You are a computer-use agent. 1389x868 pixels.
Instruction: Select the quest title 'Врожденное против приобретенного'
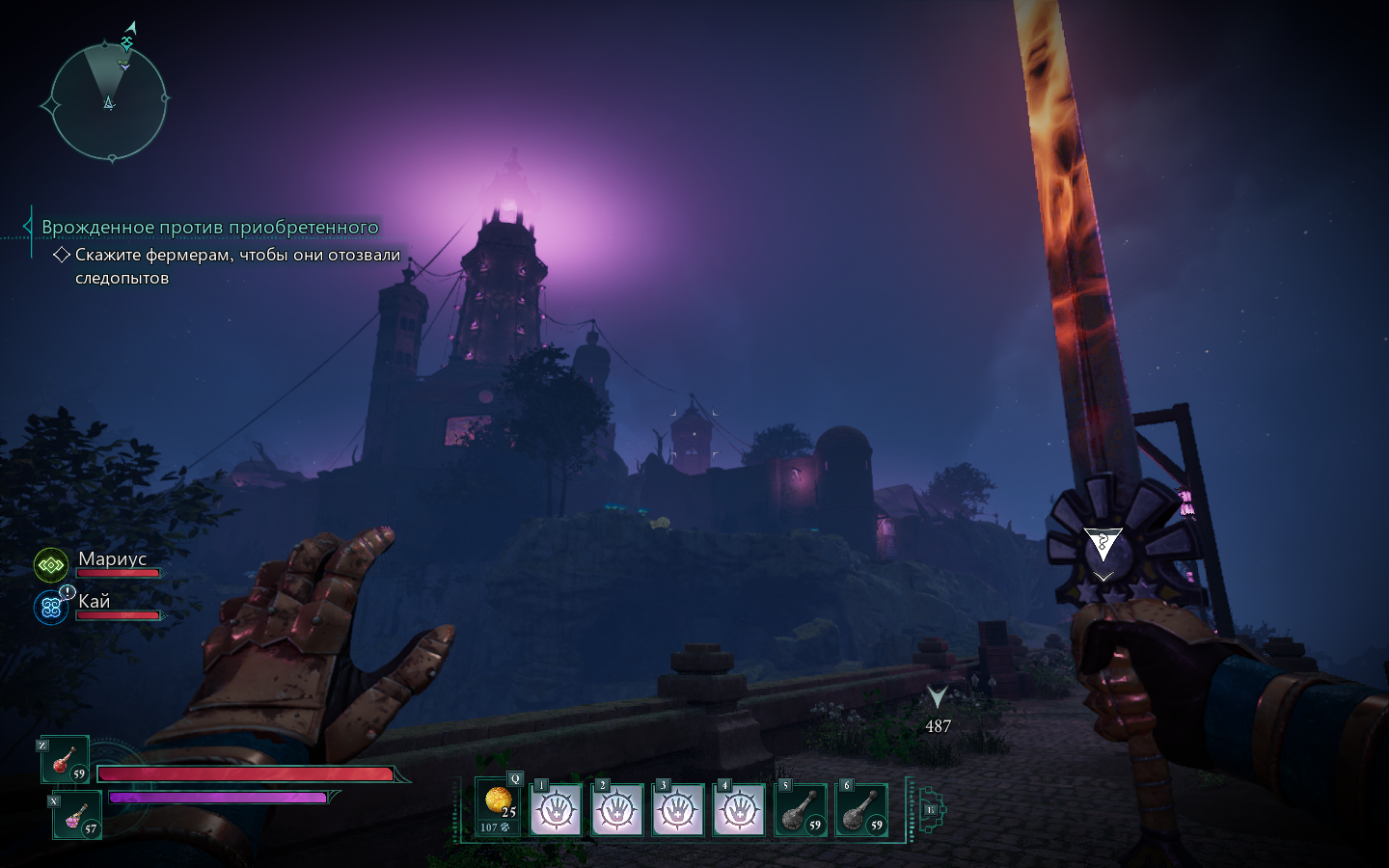(209, 228)
